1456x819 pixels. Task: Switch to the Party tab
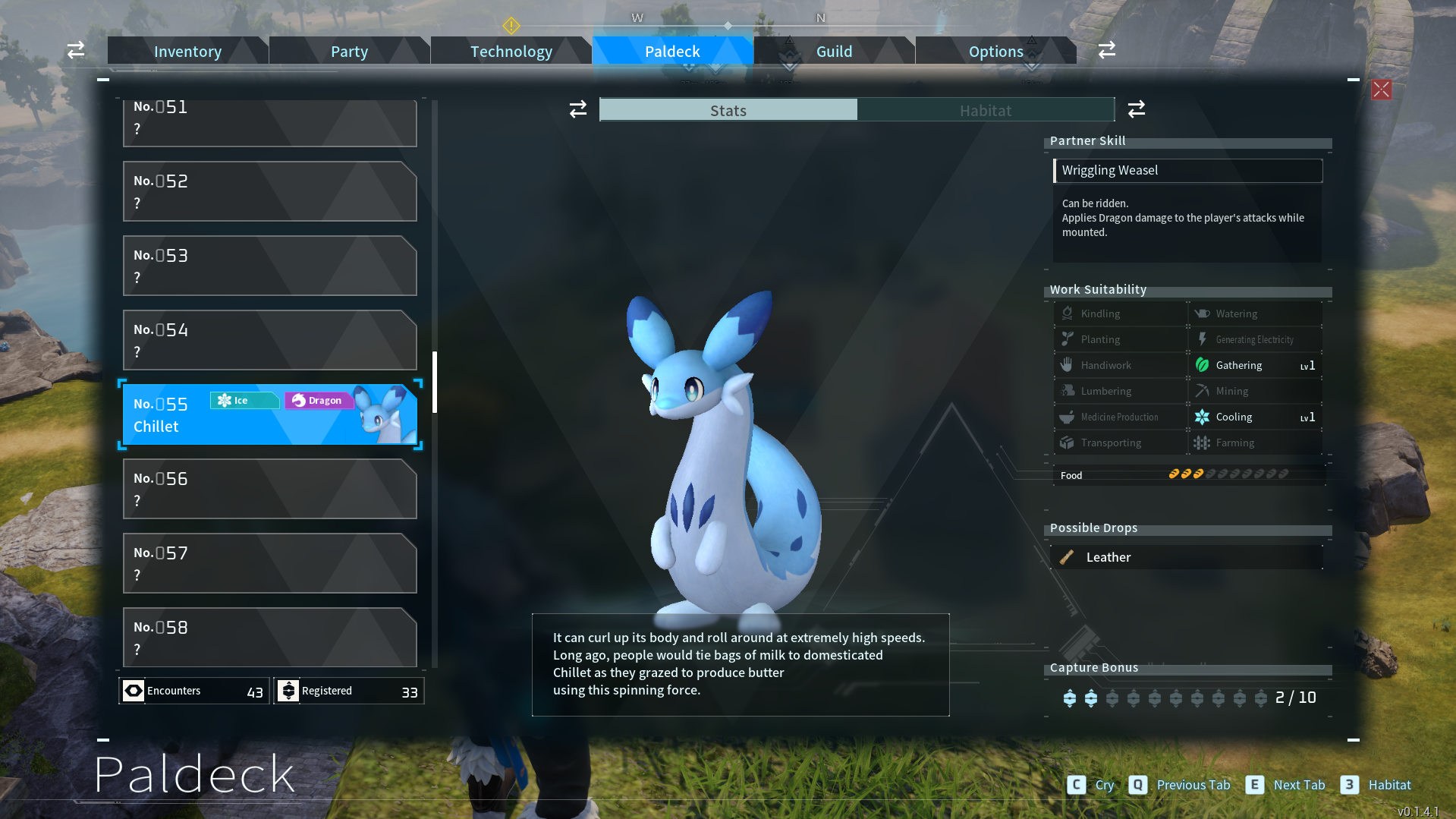pyautogui.click(x=349, y=51)
